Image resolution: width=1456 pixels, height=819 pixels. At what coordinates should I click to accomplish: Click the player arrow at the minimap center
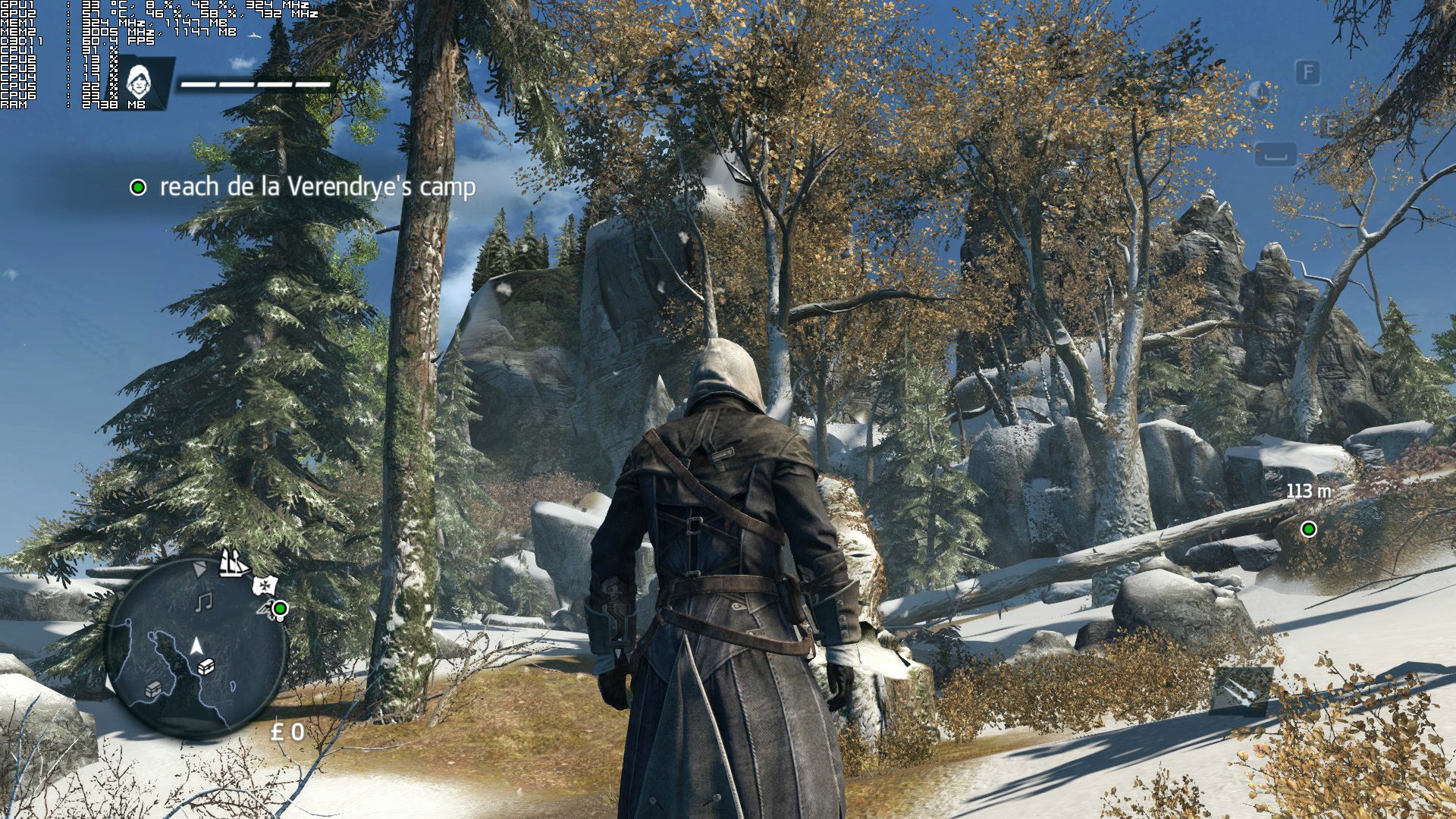coord(196,645)
